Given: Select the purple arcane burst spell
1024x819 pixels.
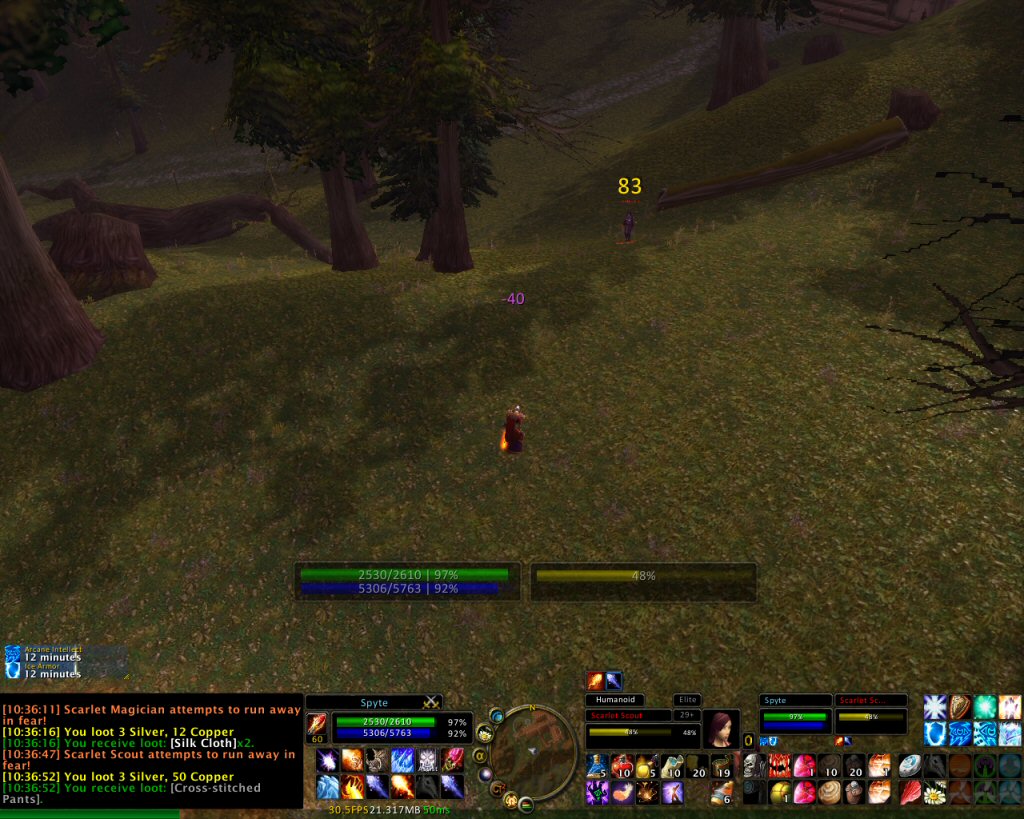Looking at the screenshot, I should coord(328,760).
